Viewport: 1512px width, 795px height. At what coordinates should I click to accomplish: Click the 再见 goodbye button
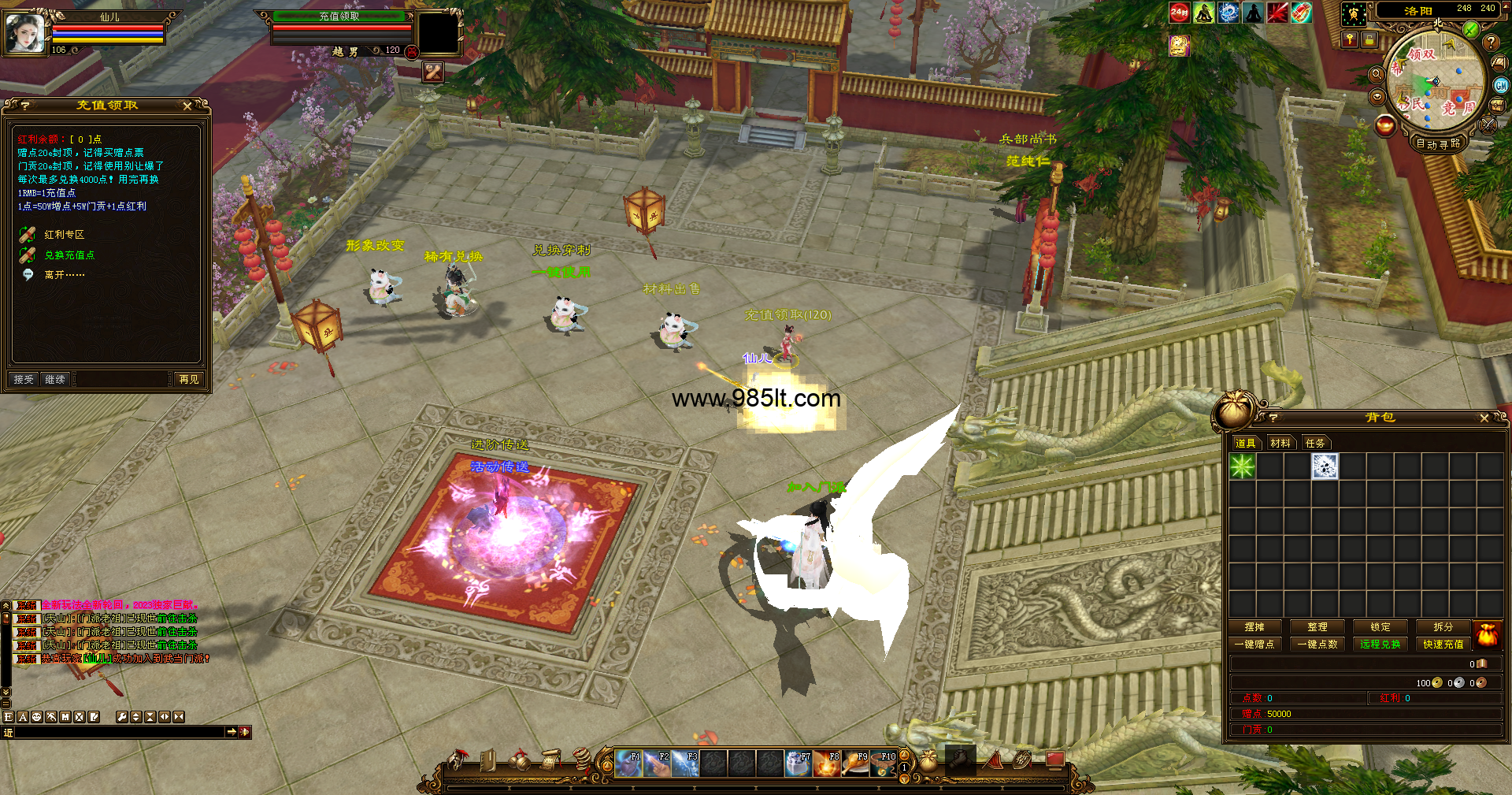pos(189,380)
